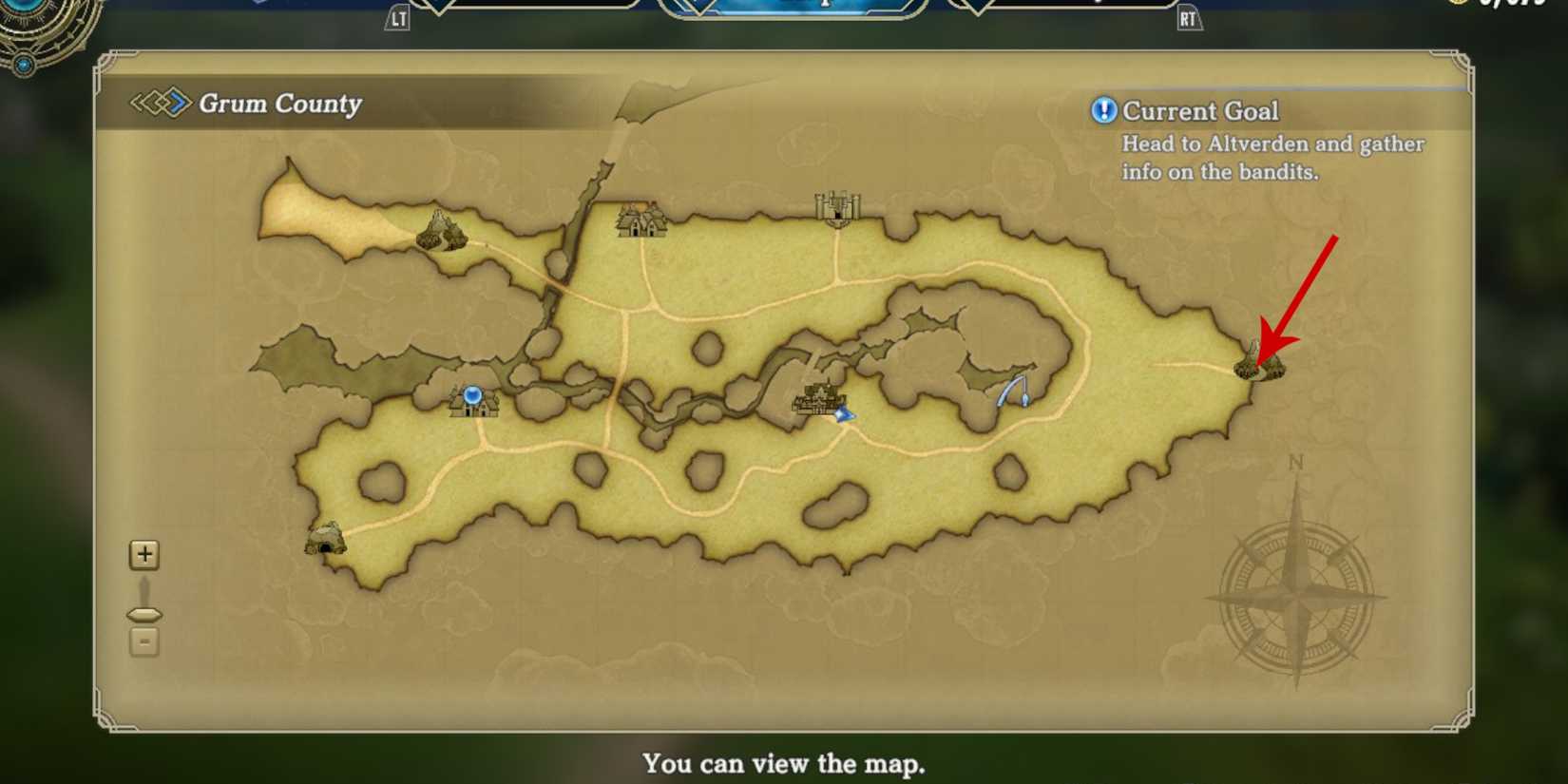Click the Head to Altverden goal text
The height and width of the screenshot is (784, 1568).
tap(1272, 158)
